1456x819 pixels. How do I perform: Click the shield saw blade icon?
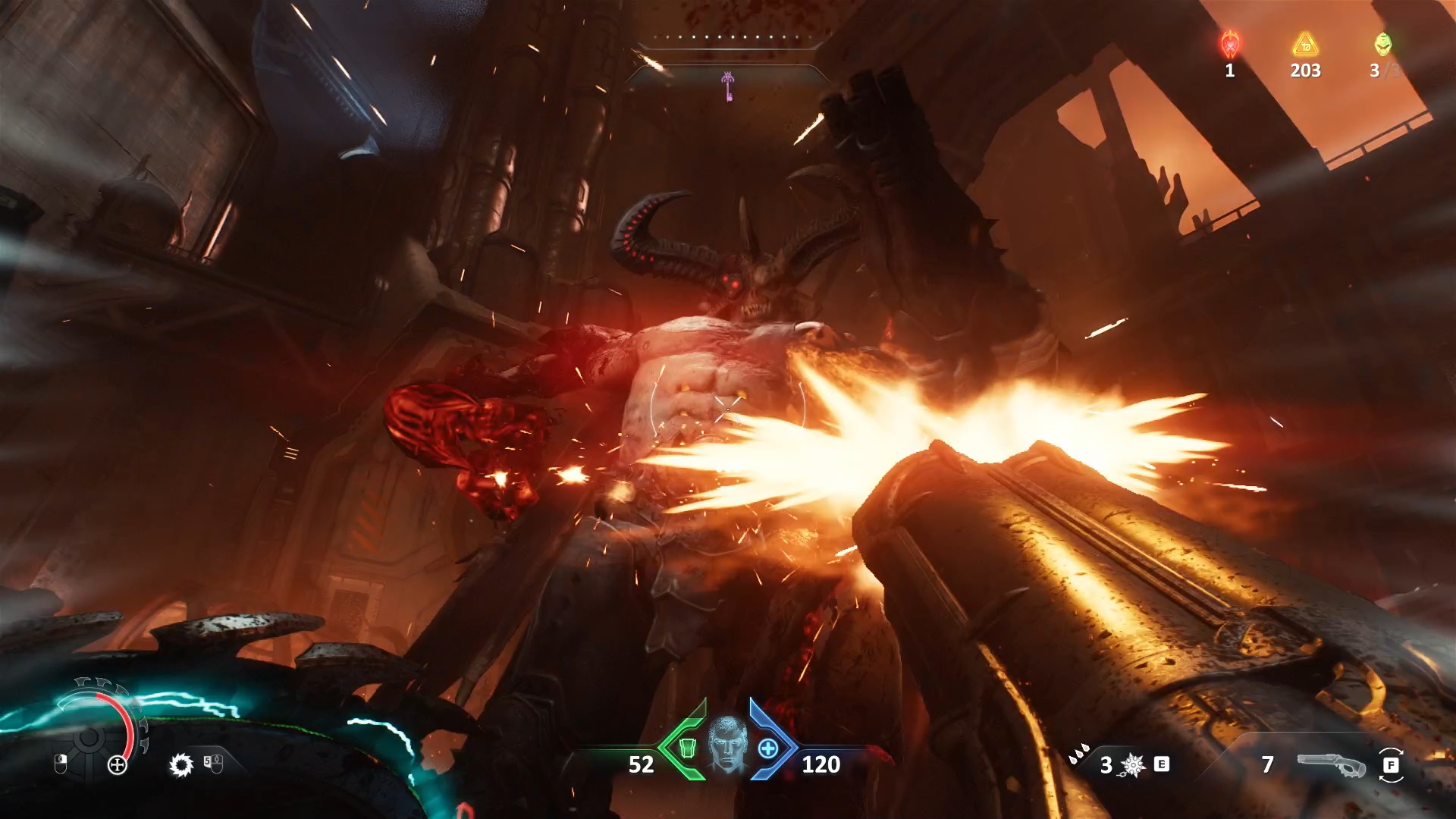point(181,764)
